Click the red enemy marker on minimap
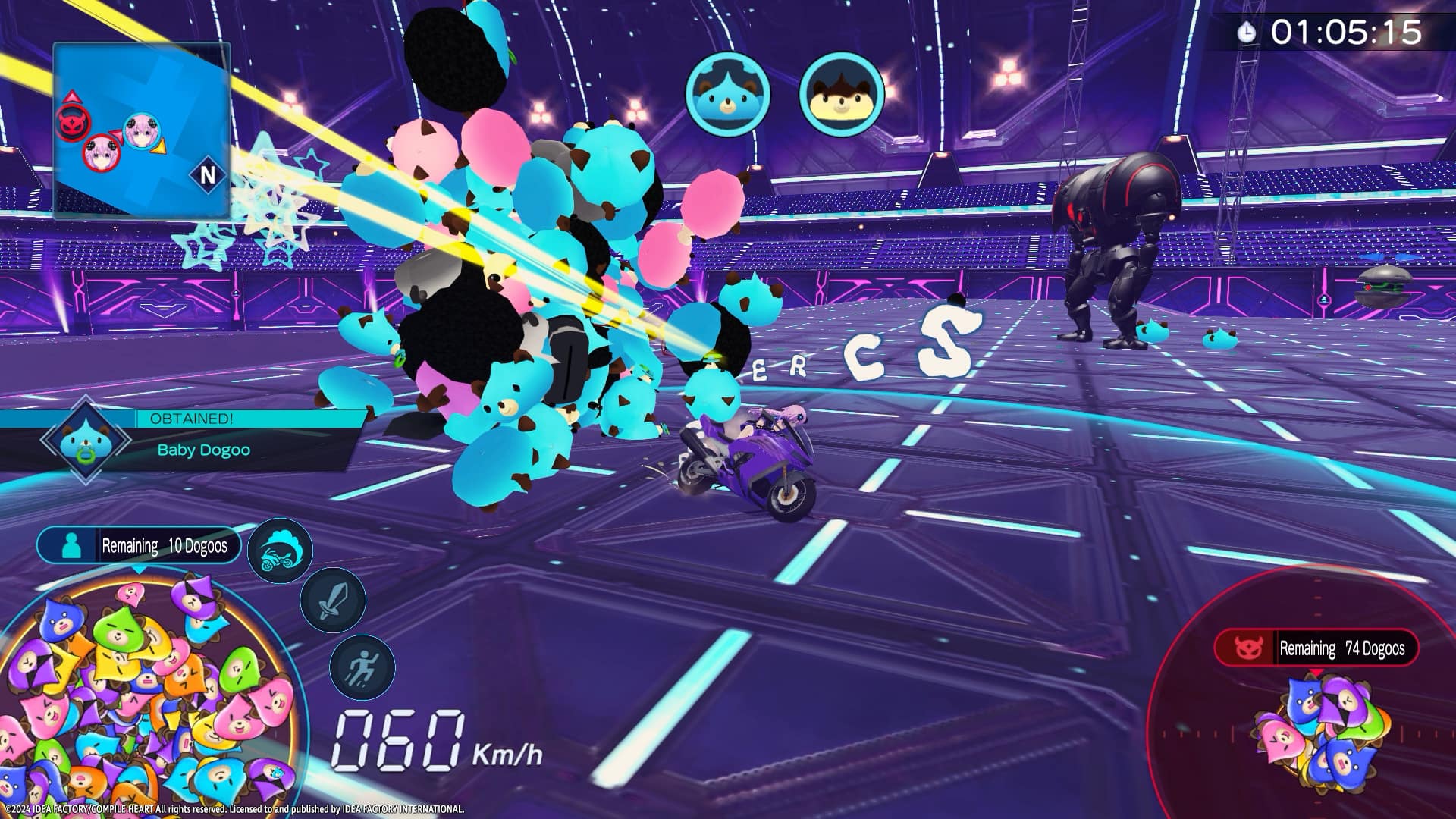This screenshot has height=819, width=1456. pyautogui.click(x=70, y=122)
